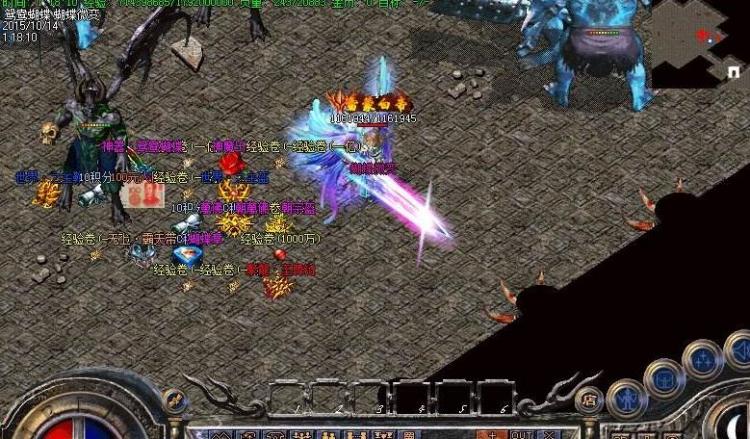
Task: Click the orange plus button beside OUT
Action: (x=492, y=434)
